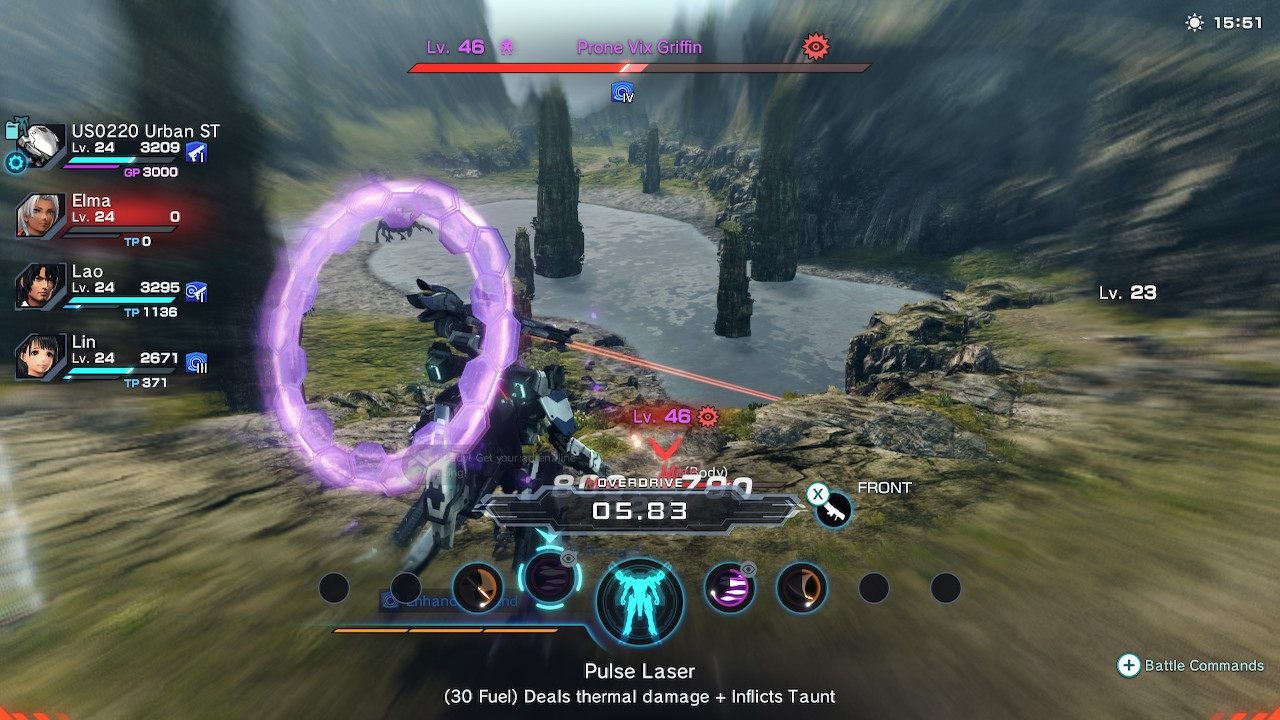Image resolution: width=1280 pixels, height=720 pixels.
Task: Trigger the orange diagonal blade art
Action: coord(478,588)
